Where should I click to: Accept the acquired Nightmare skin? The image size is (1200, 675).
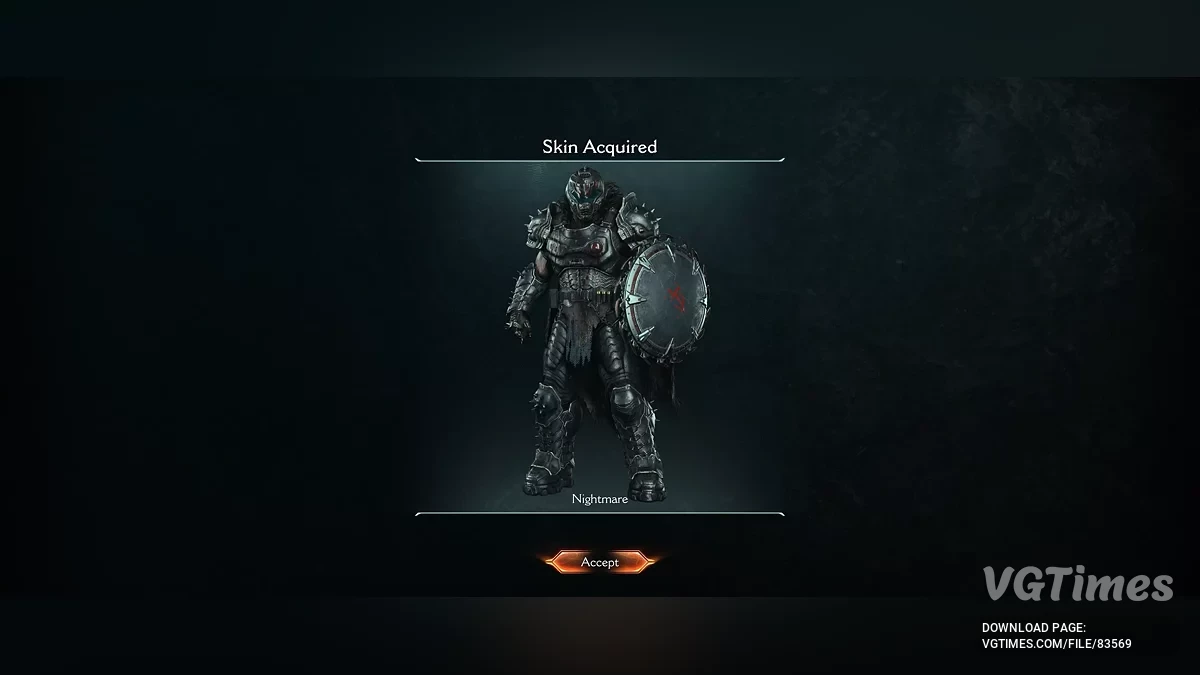(599, 562)
